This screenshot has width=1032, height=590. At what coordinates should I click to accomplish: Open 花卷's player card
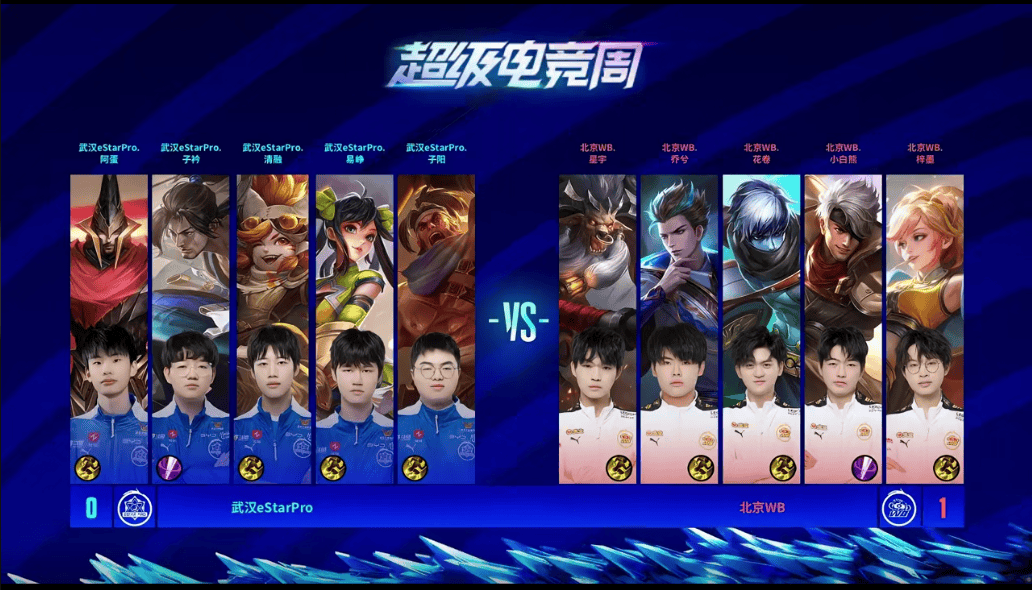761,329
